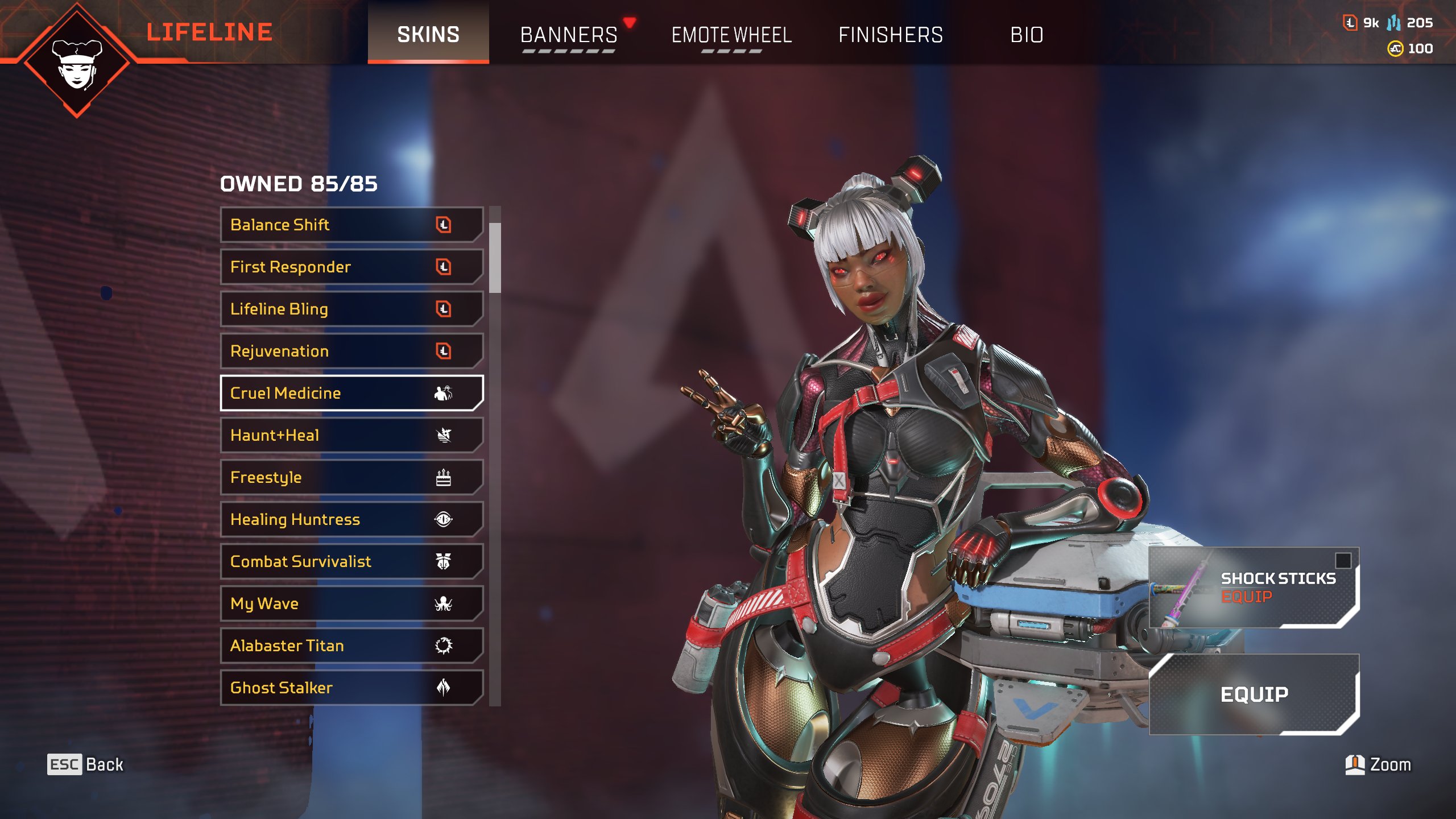1456x819 pixels.
Task: Pick the Lifeline Bling skin
Action: [351, 309]
